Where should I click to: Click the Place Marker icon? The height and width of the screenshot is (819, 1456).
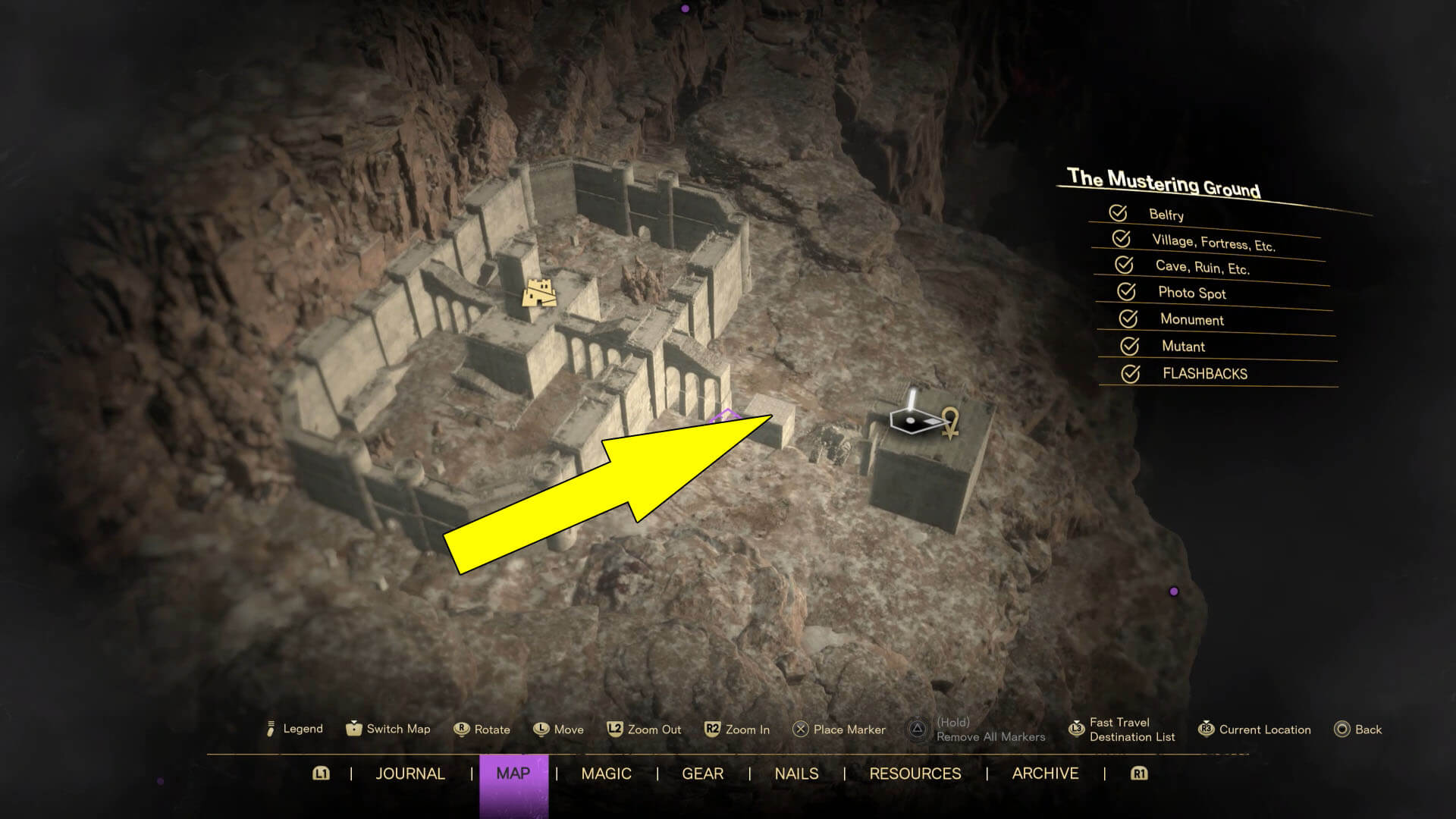(801, 730)
